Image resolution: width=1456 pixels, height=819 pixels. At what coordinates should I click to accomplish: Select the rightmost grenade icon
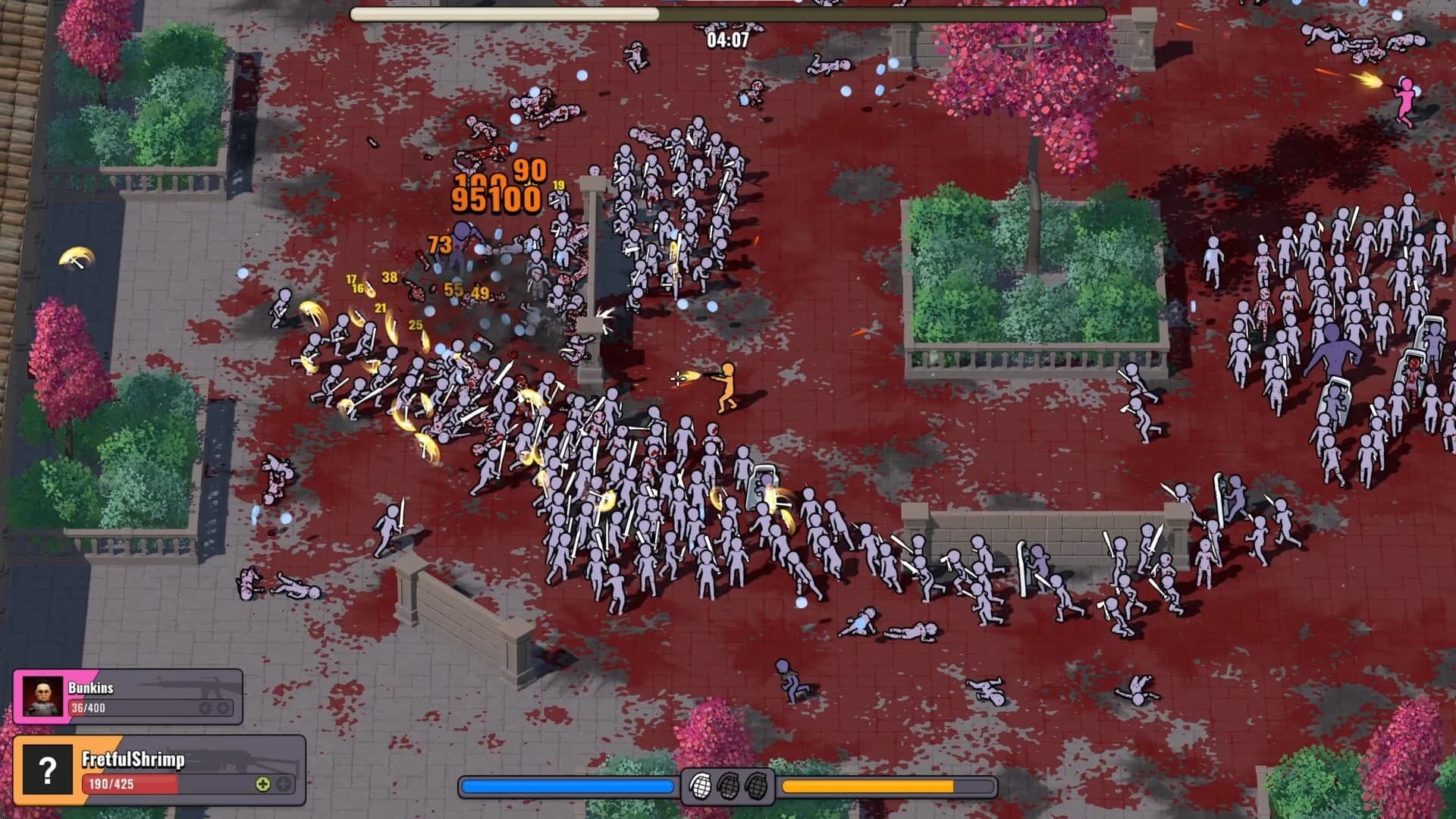(x=757, y=787)
